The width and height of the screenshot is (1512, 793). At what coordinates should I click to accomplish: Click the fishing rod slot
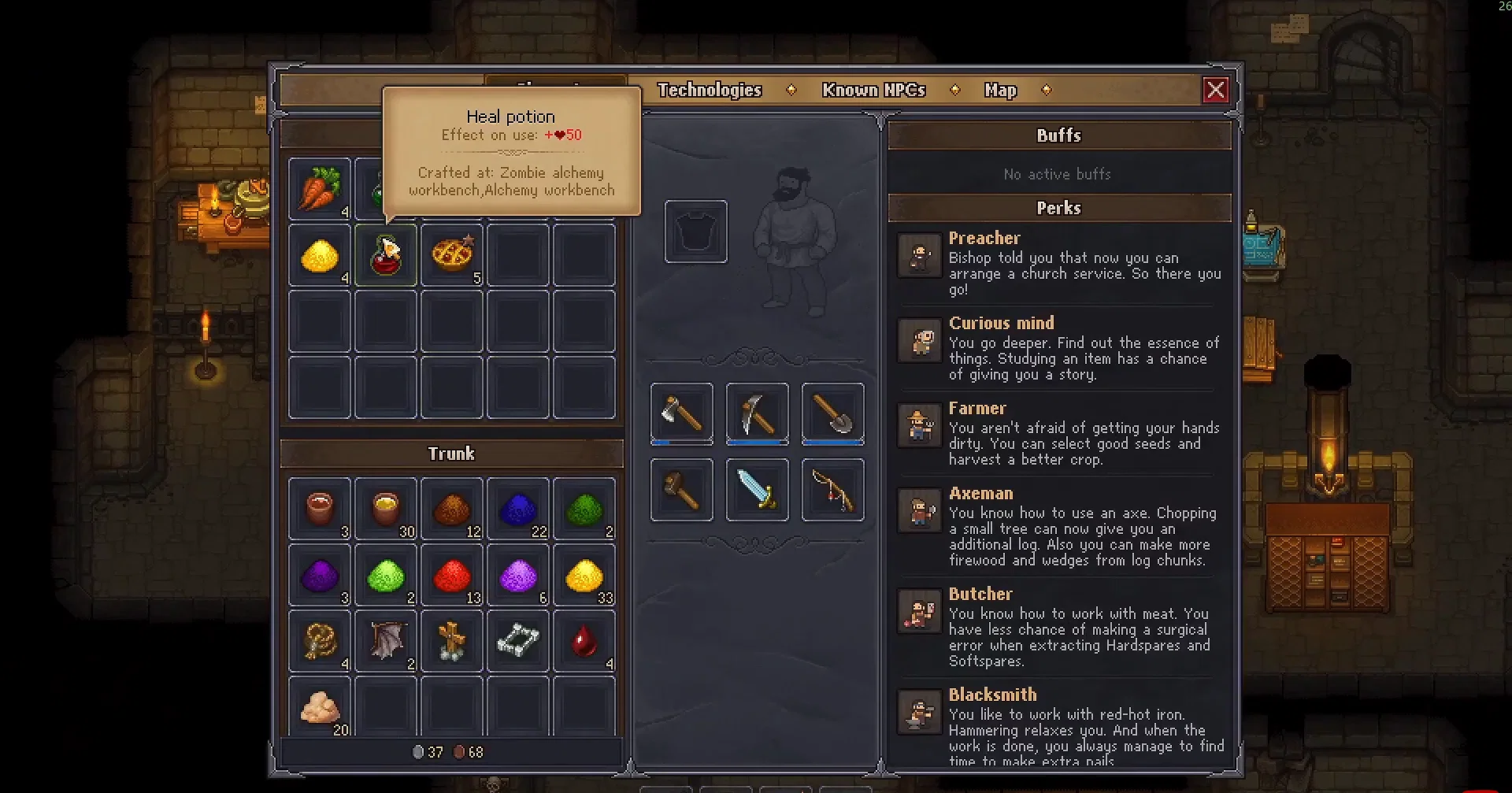pyautogui.click(x=832, y=490)
